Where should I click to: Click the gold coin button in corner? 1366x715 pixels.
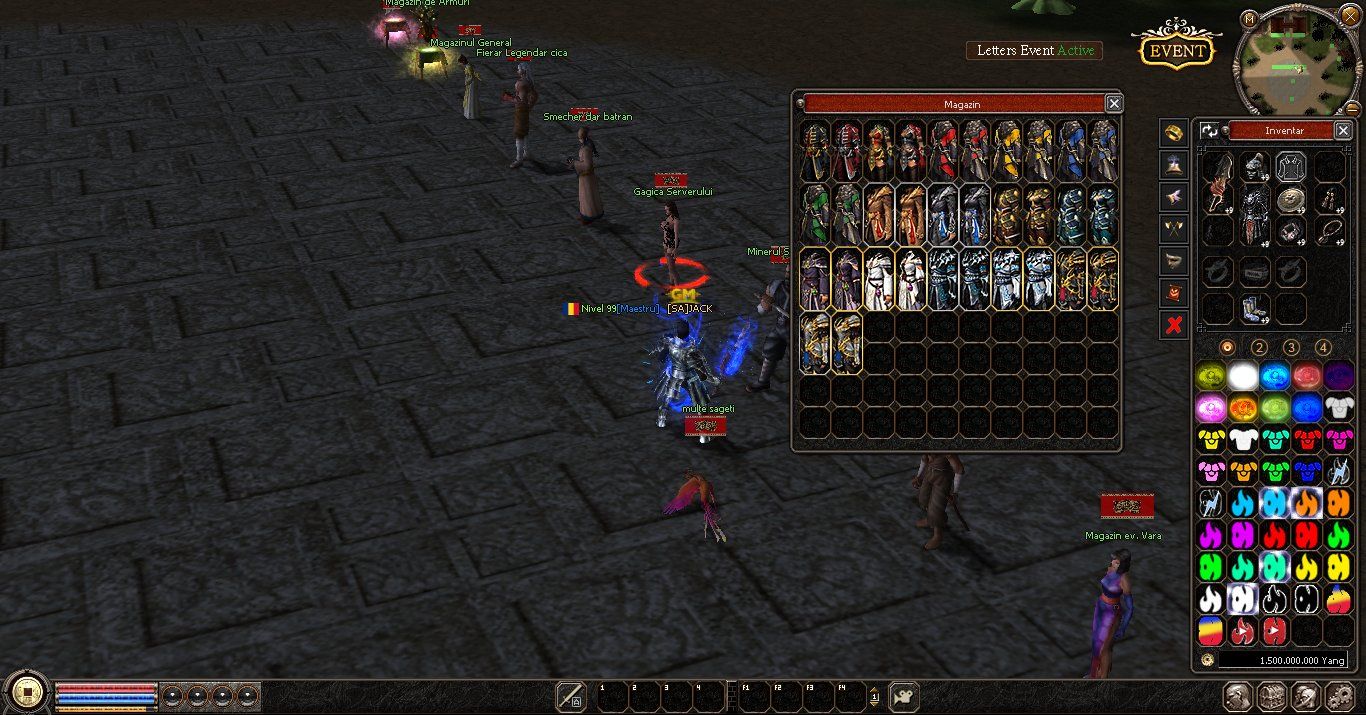tap(26, 691)
